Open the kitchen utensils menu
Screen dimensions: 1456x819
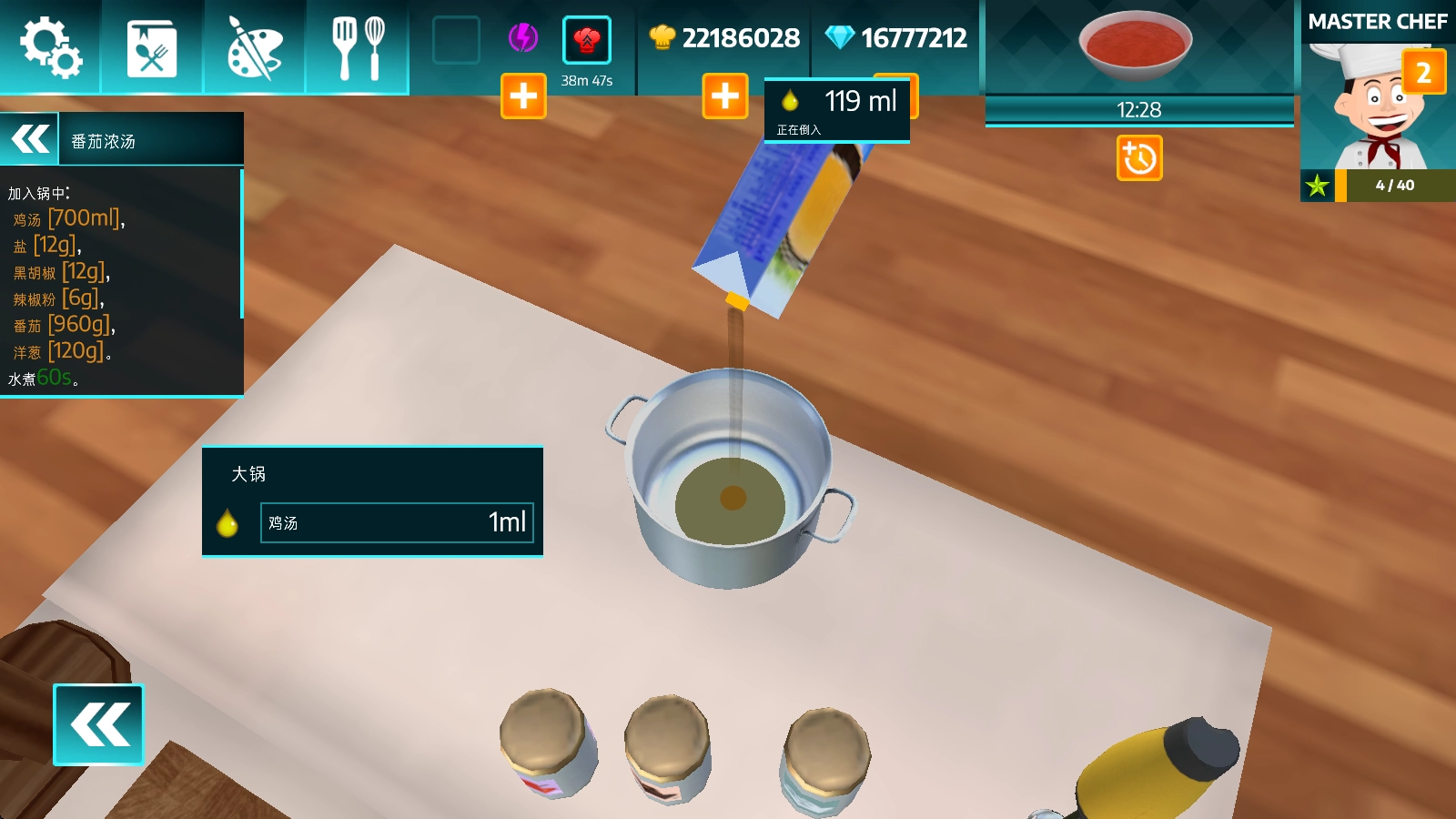358,47
